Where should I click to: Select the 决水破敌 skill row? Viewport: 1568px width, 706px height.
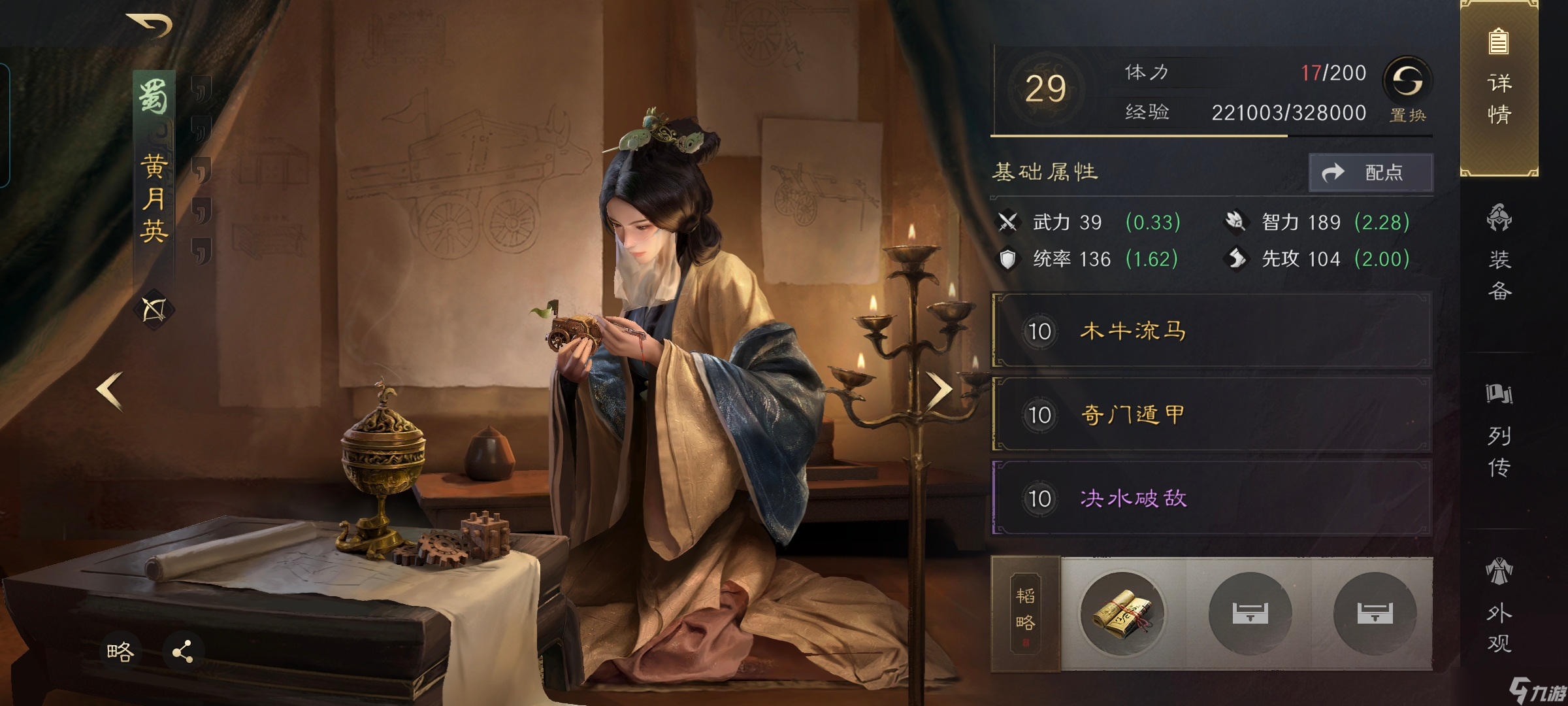[1212, 498]
